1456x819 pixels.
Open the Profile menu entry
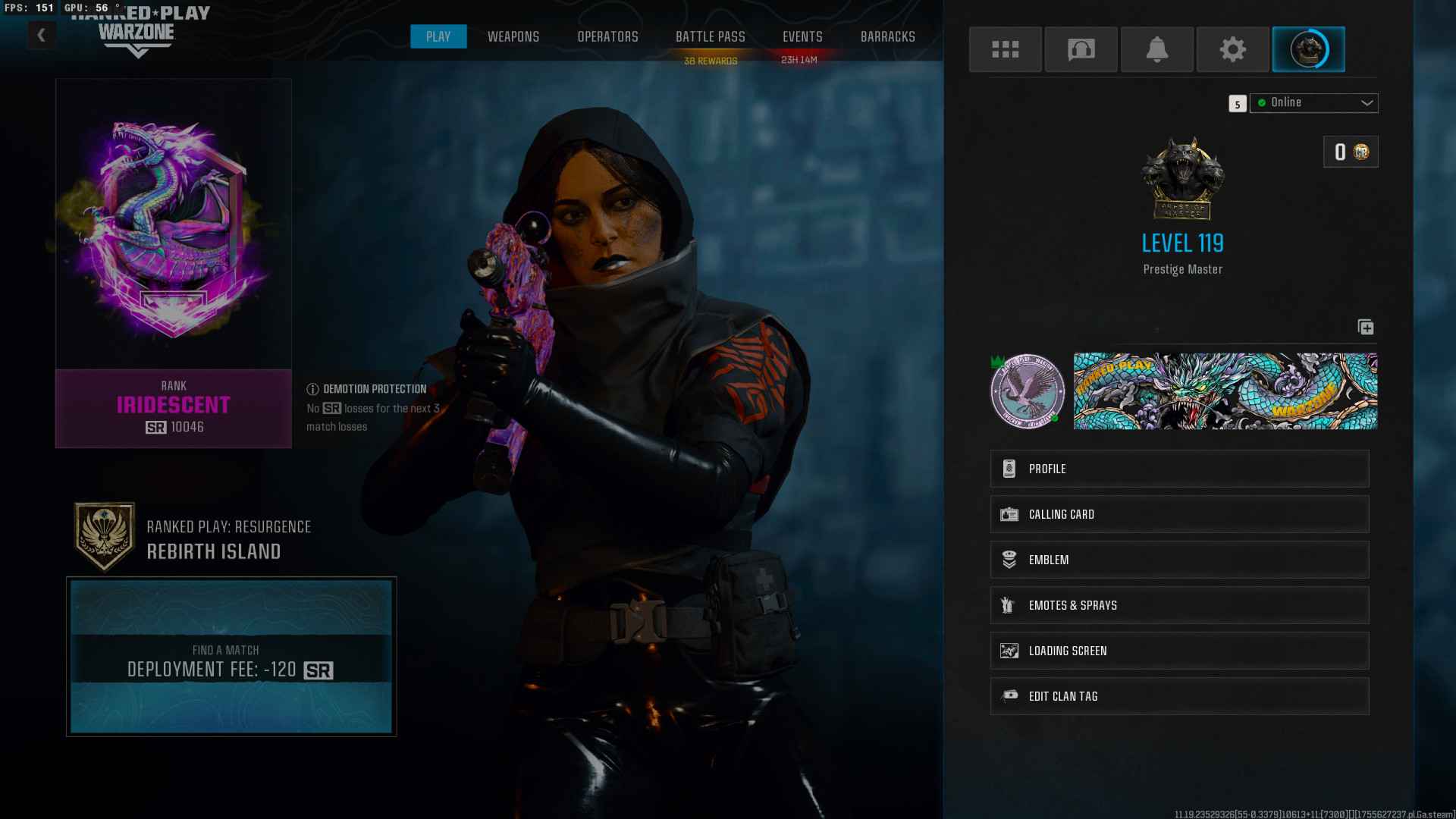coord(1179,469)
